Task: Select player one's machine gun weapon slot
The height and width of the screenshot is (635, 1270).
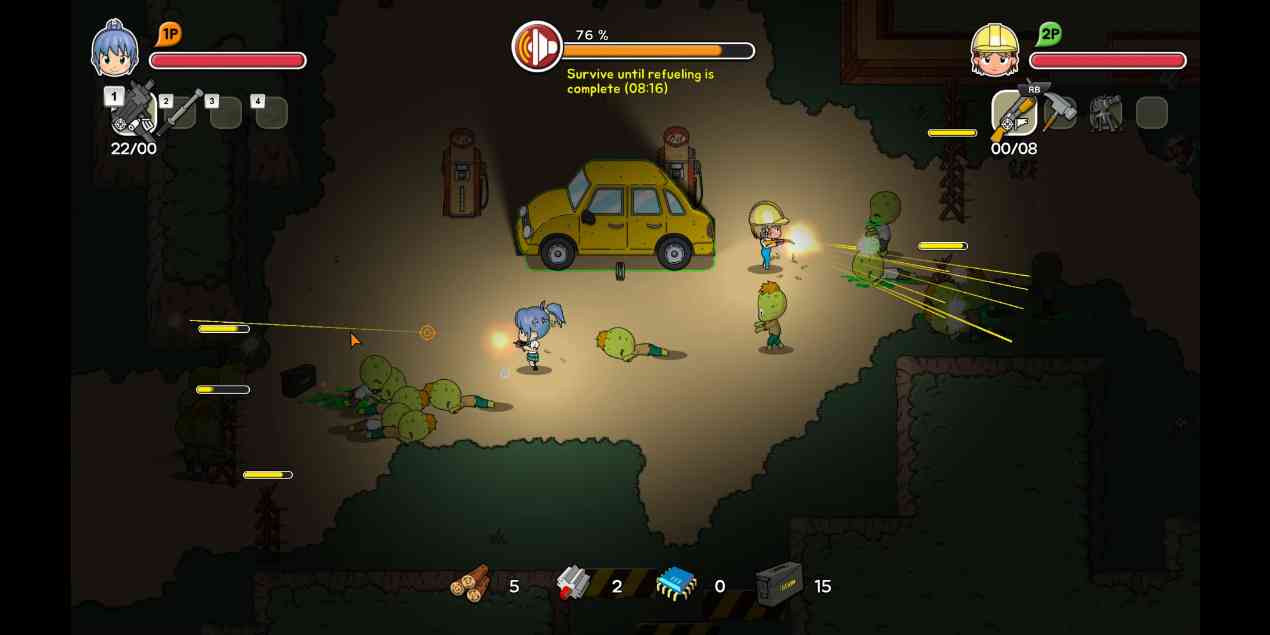Action: [x=134, y=112]
